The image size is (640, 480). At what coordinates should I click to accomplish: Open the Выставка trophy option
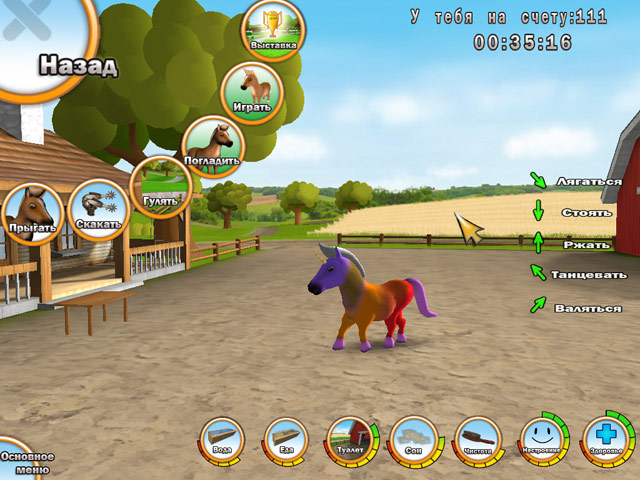[274, 32]
